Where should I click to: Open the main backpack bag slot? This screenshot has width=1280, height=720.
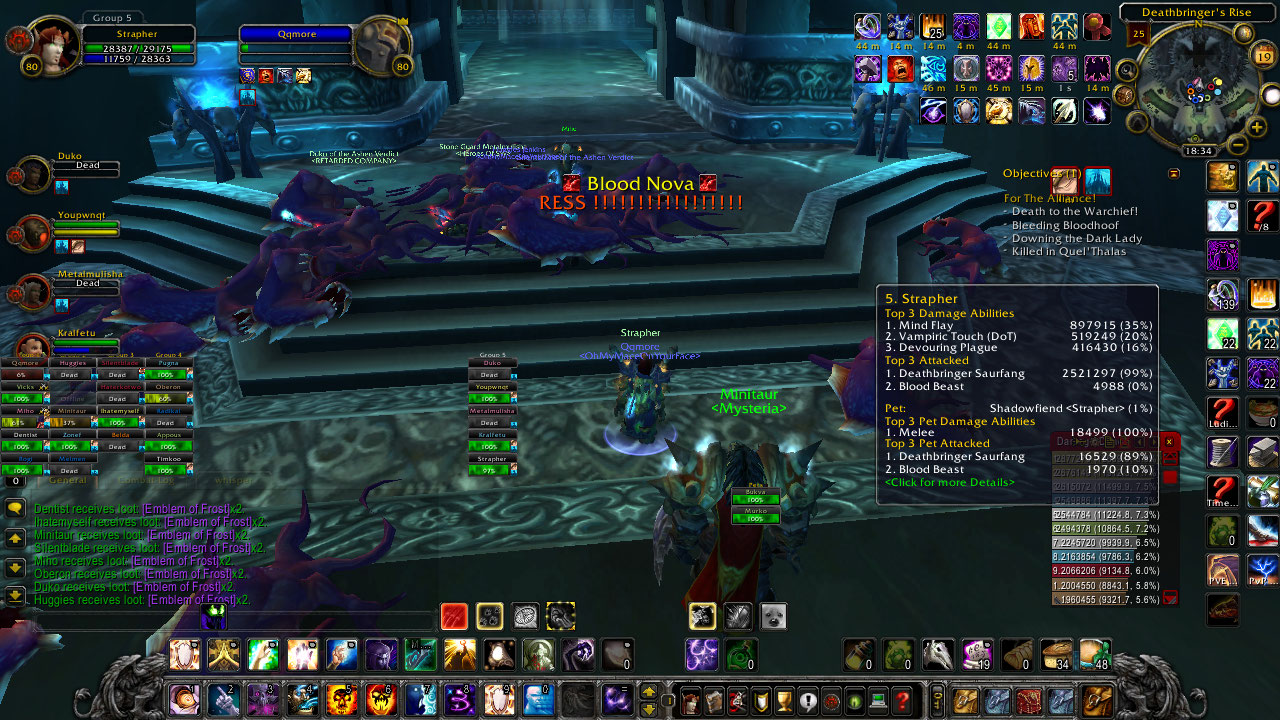1097,699
